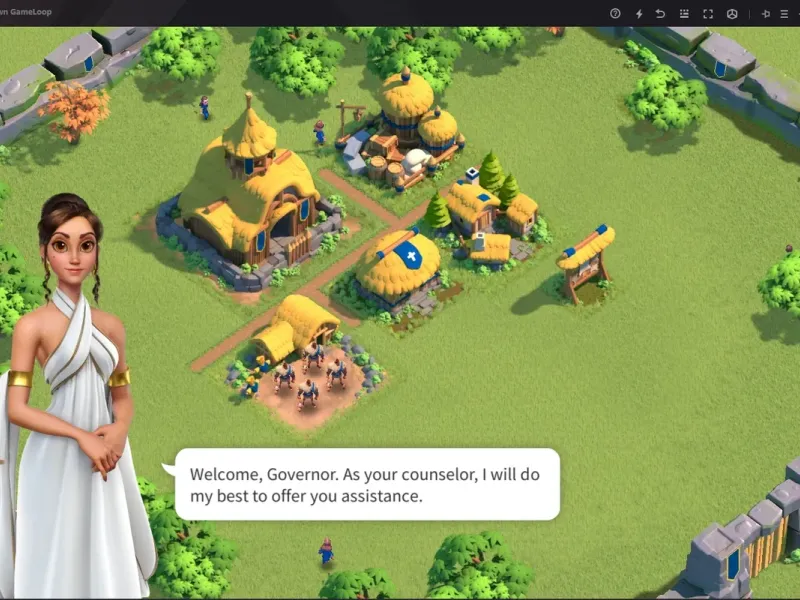This screenshot has width=800, height=600.
Task: Open the GameLoop help question mark icon
Action: pyautogui.click(x=615, y=13)
